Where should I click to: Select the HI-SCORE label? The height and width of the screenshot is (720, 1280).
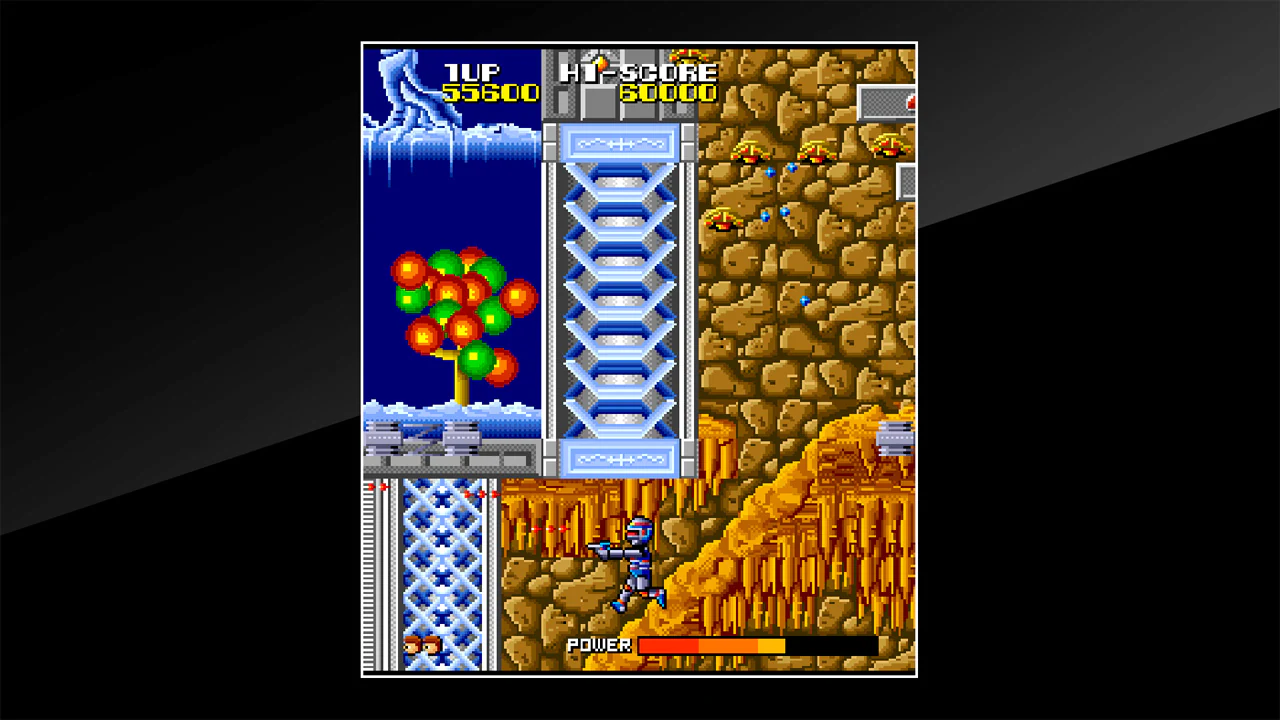tap(636, 70)
